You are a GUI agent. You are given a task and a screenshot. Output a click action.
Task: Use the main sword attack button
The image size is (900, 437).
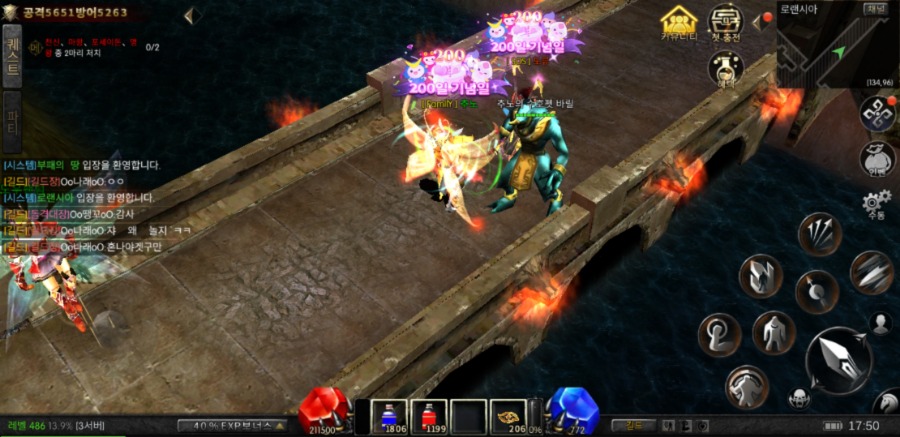coord(838,359)
